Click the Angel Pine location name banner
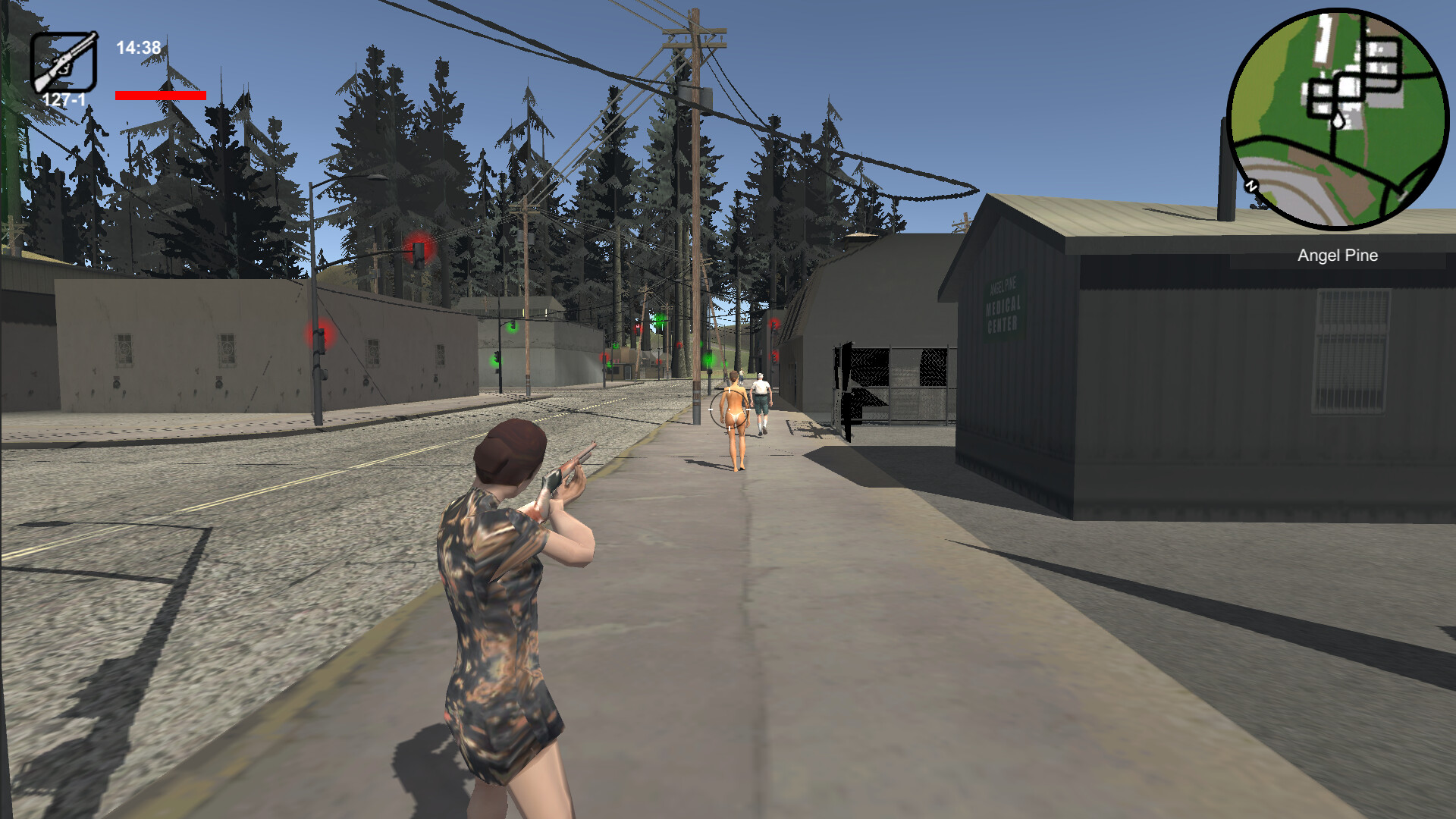Screen dimensions: 1456x819 pyautogui.click(x=1336, y=256)
